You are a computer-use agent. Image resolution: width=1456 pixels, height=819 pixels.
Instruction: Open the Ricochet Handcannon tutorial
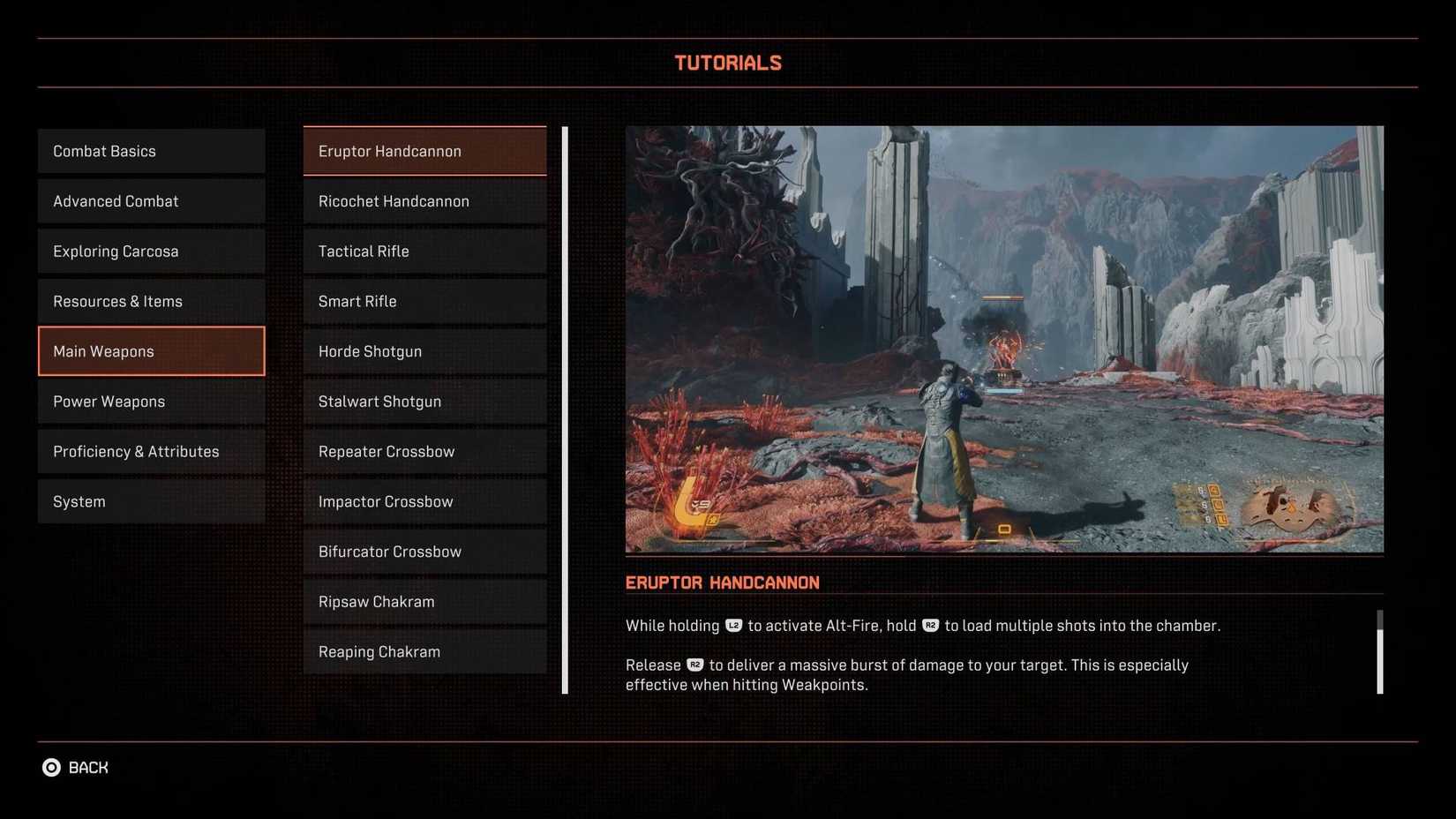[x=424, y=200]
